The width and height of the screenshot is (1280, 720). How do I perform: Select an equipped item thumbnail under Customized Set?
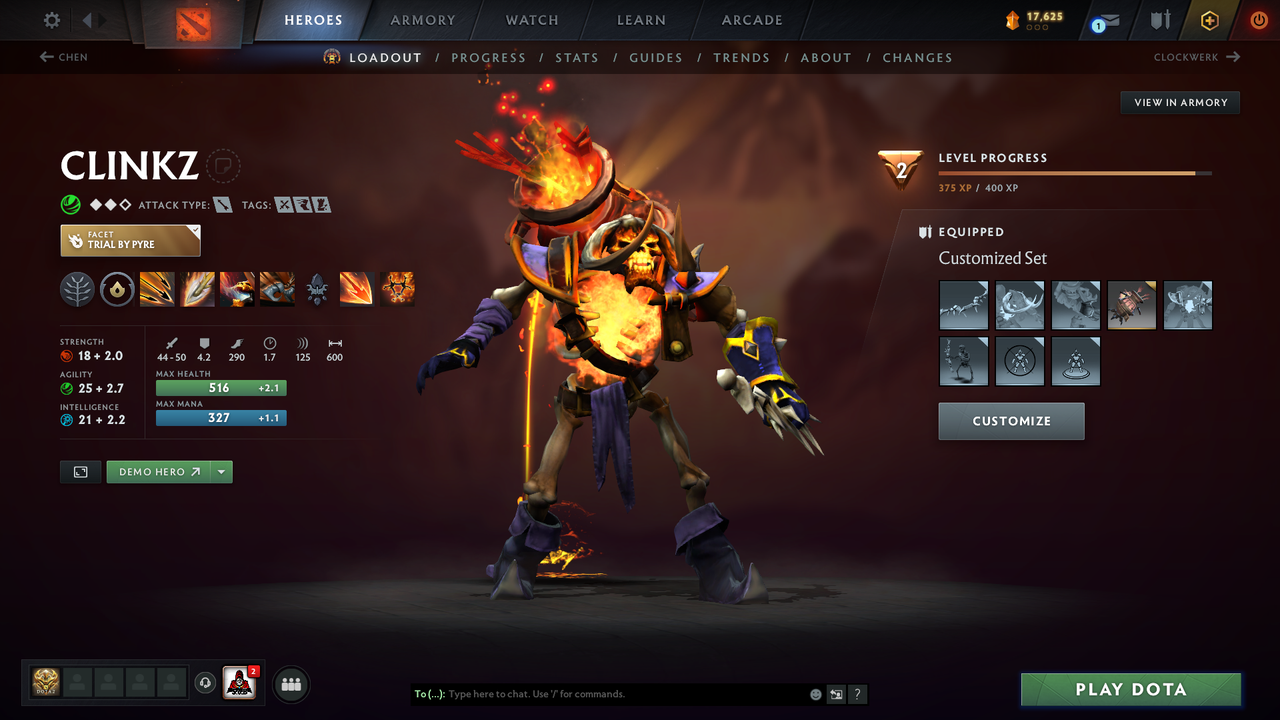(x=963, y=305)
